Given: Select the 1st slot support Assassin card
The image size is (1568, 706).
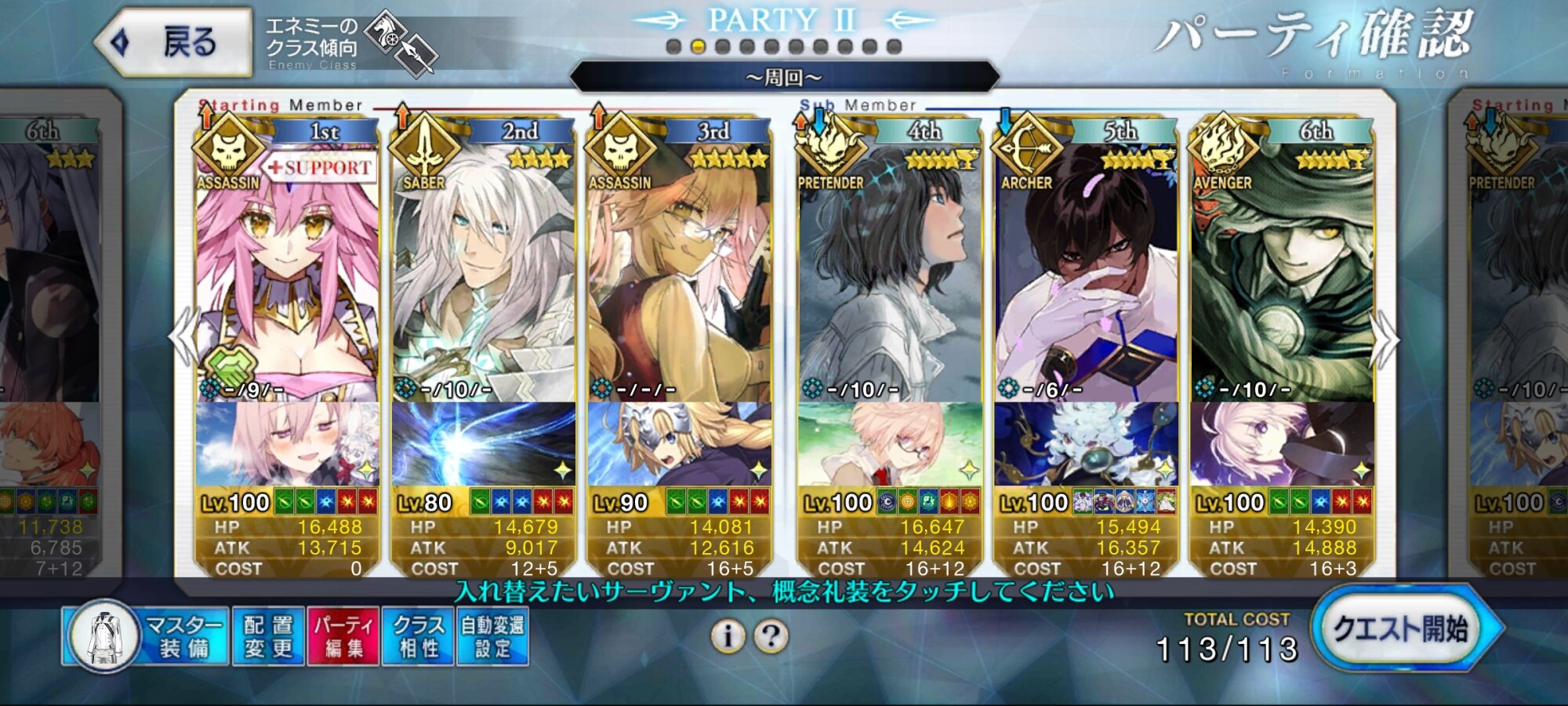Looking at the screenshot, I should click(287, 275).
